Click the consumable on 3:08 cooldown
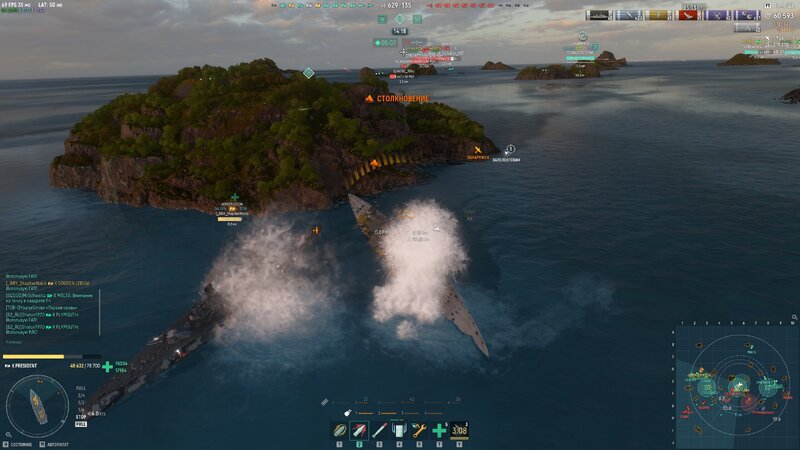 (460, 431)
